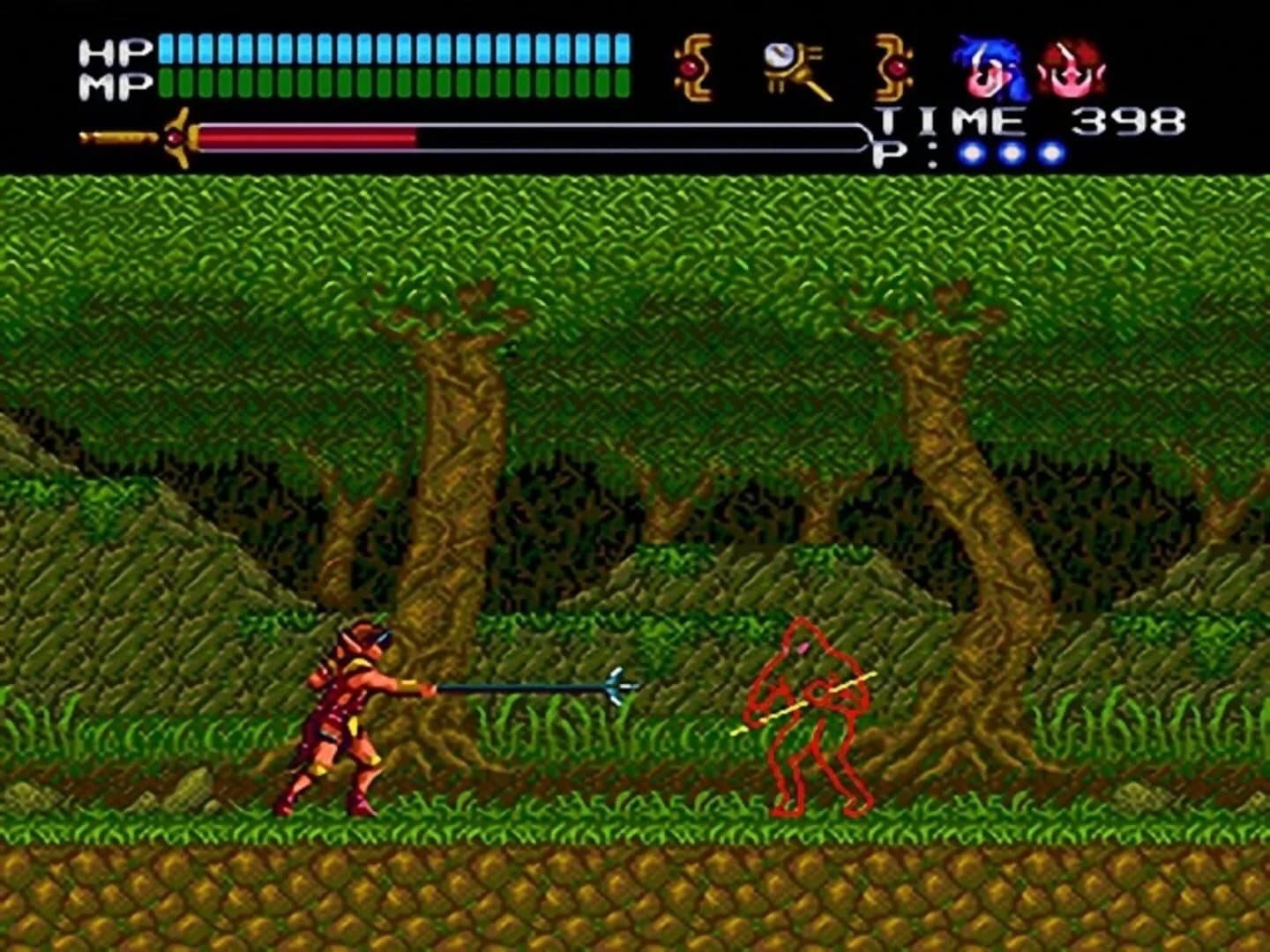Toggle the first blue P orb
This screenshot has width=1270, height=952.
[x=972, y=153]
